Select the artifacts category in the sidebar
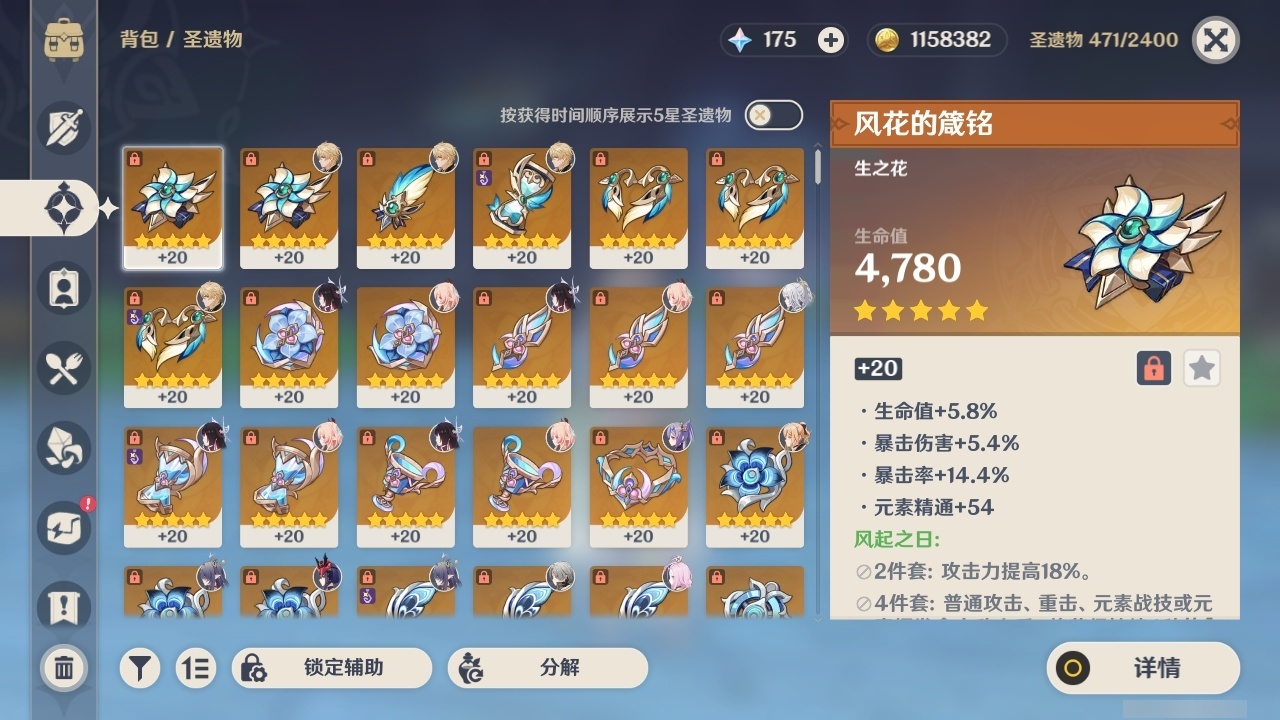Screen dimensions: 1280x720 (62, 208)
